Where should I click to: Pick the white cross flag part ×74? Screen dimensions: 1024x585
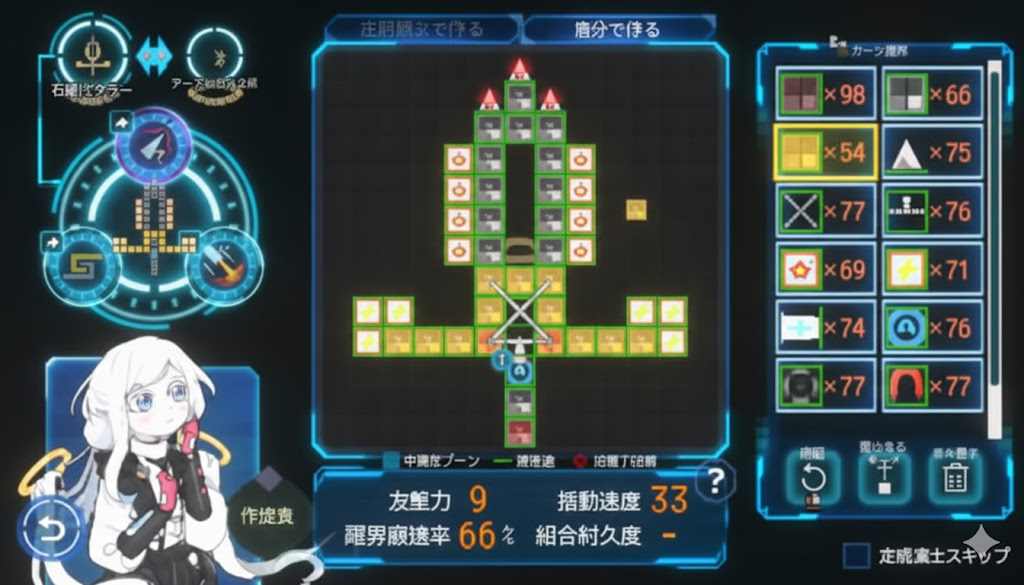[x=826, y=327]
